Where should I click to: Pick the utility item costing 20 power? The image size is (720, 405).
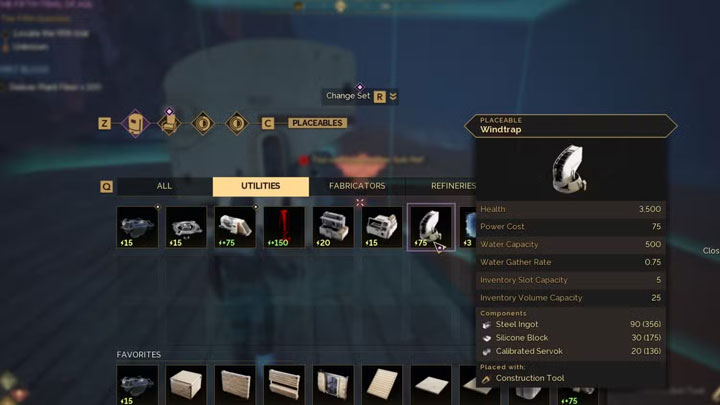333,227
